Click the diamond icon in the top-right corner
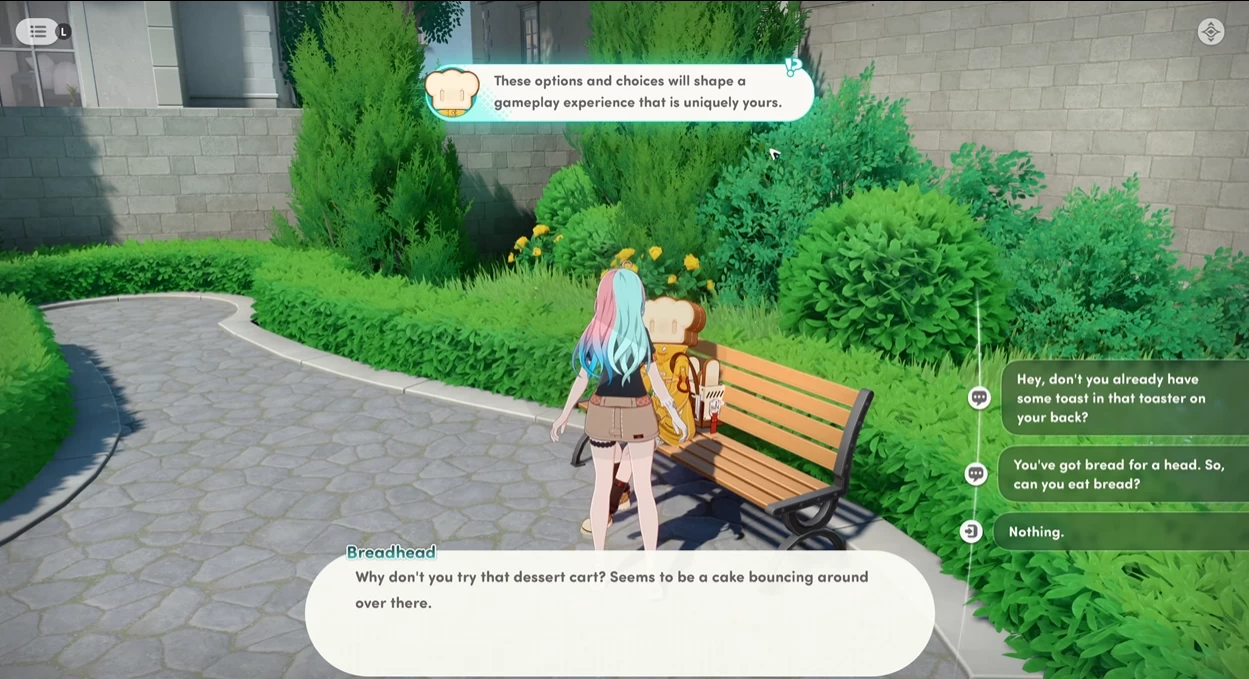The width and height of the screenshot is (1249, 679). [x=1210, y=32]
